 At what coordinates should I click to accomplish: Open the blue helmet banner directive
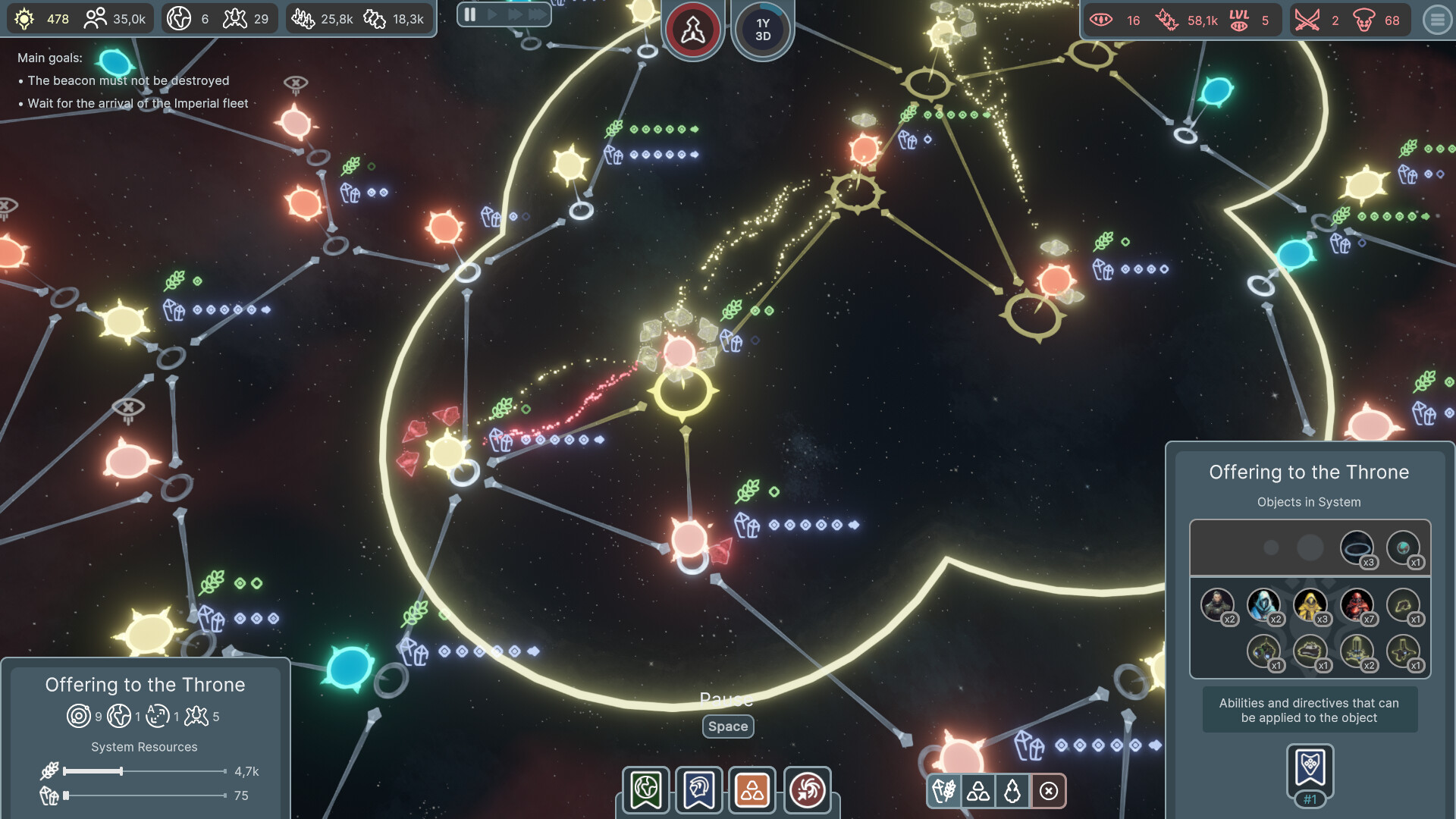coord(698,790)
